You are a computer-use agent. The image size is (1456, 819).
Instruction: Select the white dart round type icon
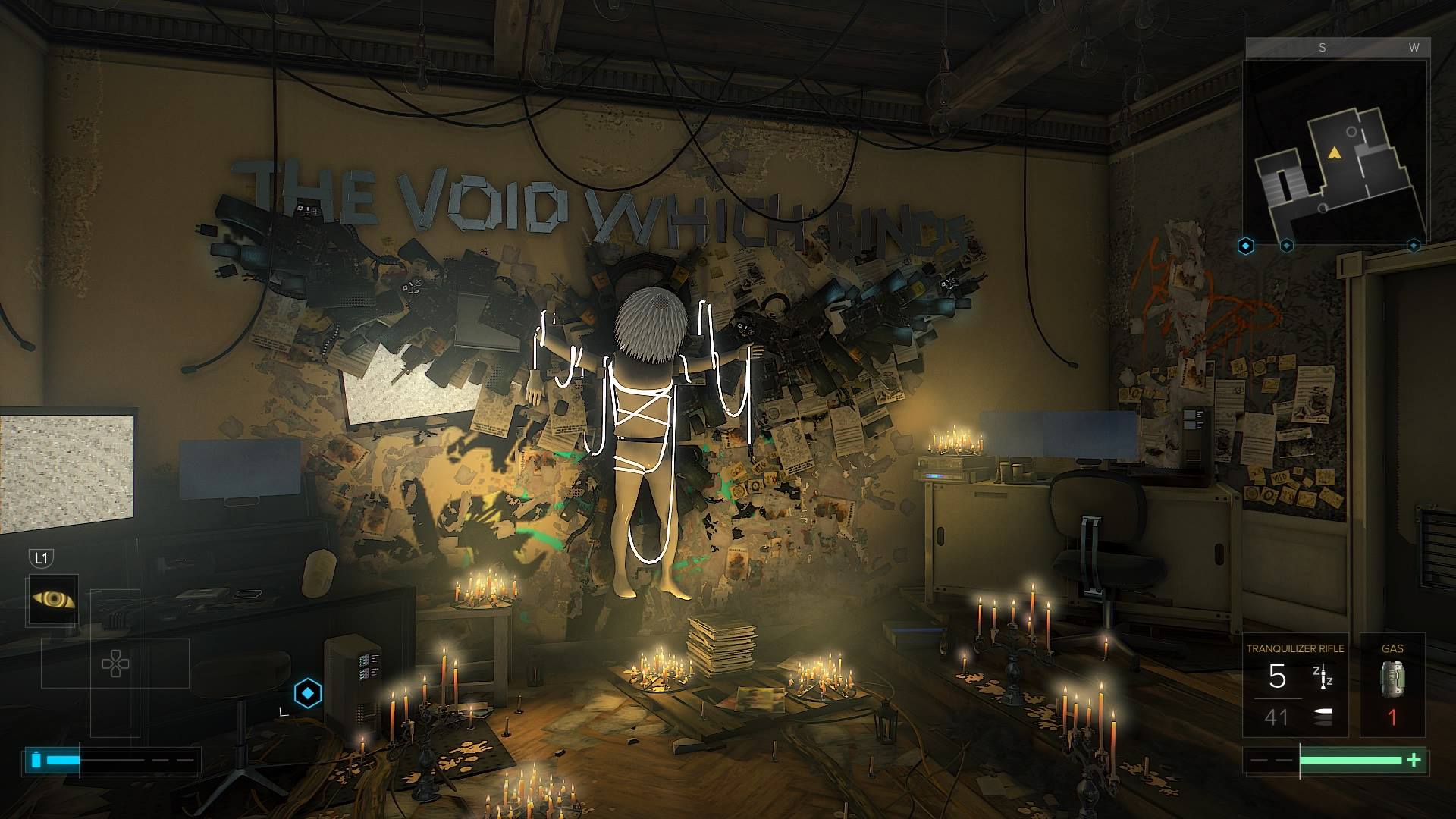(1321, 714)
